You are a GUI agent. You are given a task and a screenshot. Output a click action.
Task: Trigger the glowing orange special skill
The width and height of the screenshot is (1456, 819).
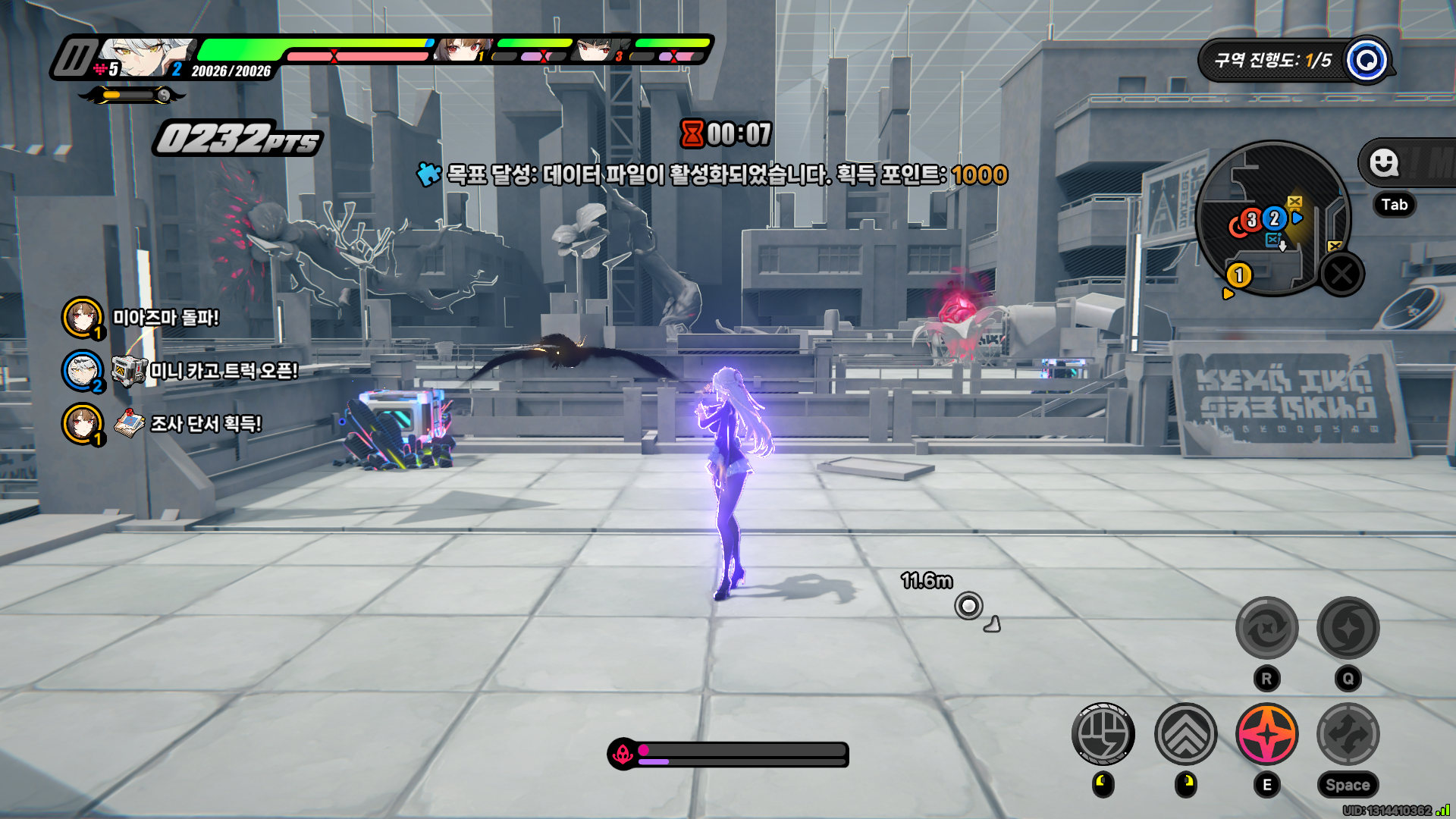1266,734
